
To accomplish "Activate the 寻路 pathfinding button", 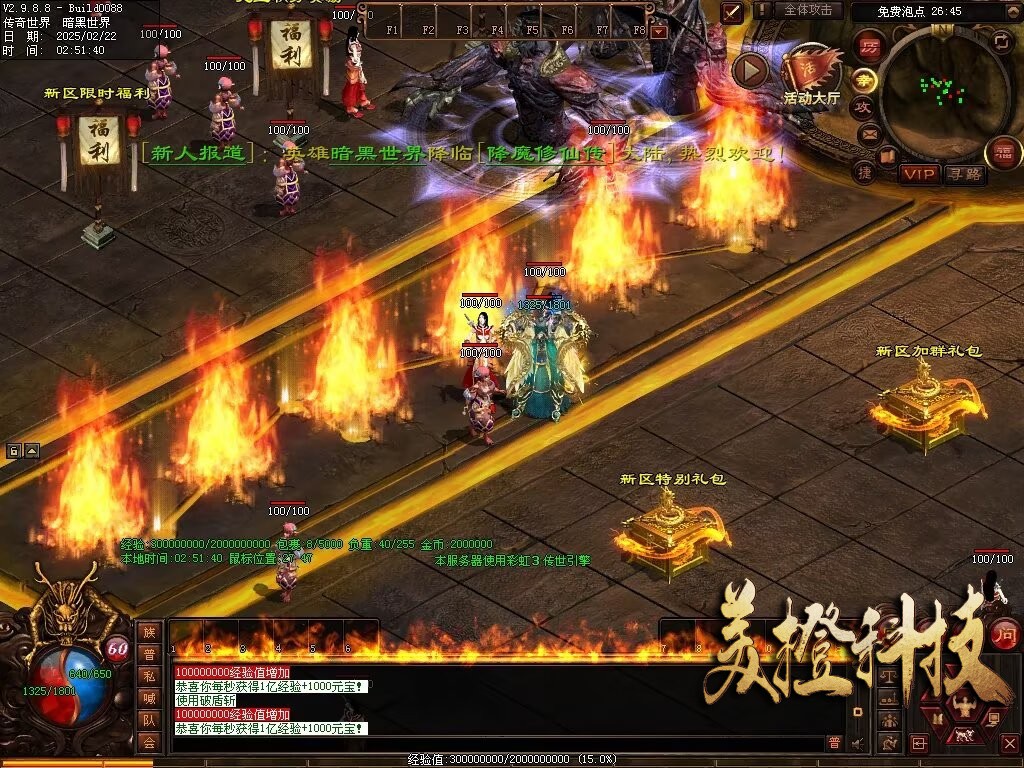I will click(x=964, y=174).
